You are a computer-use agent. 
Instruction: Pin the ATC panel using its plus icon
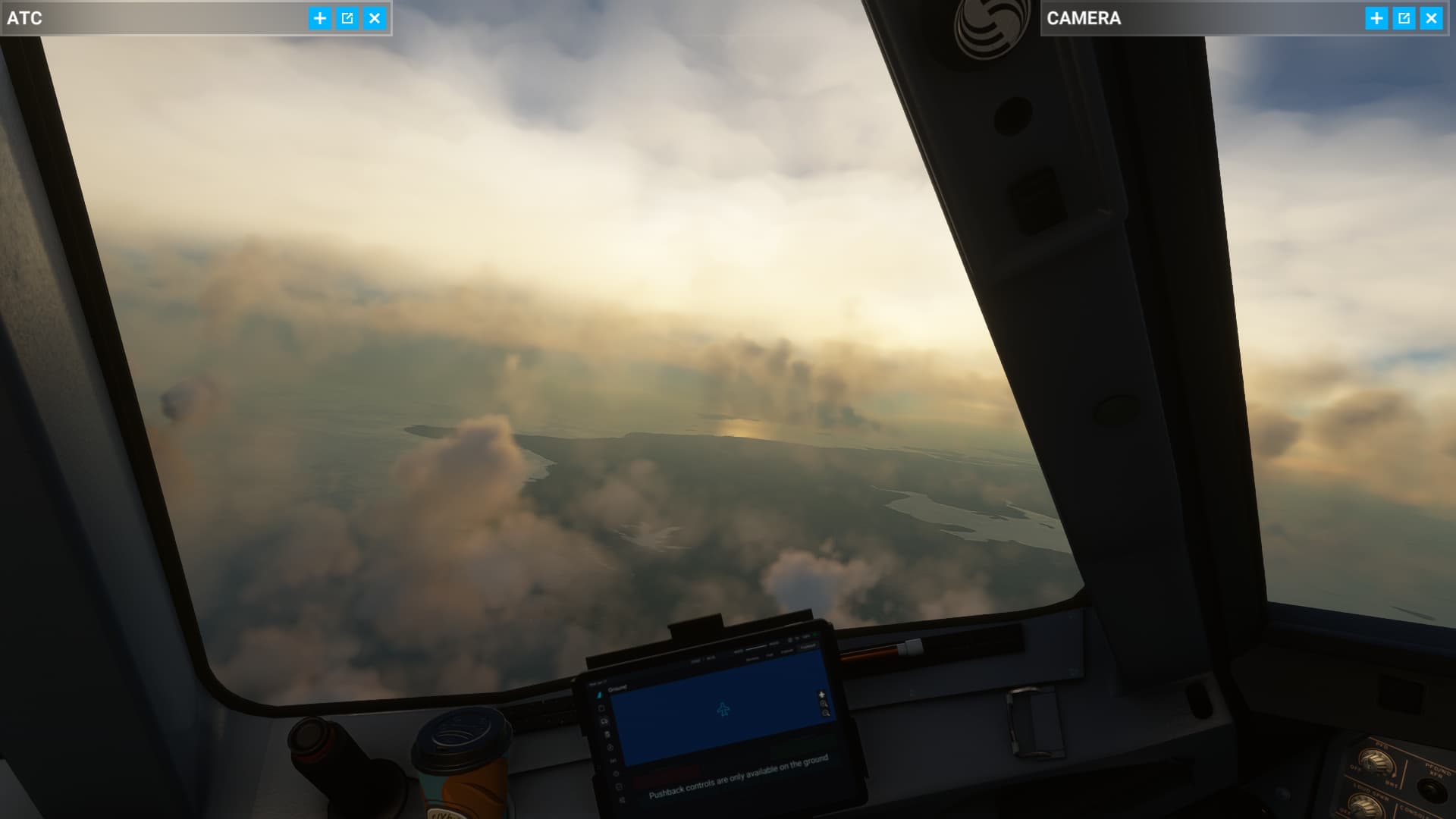tap(318, 19)
